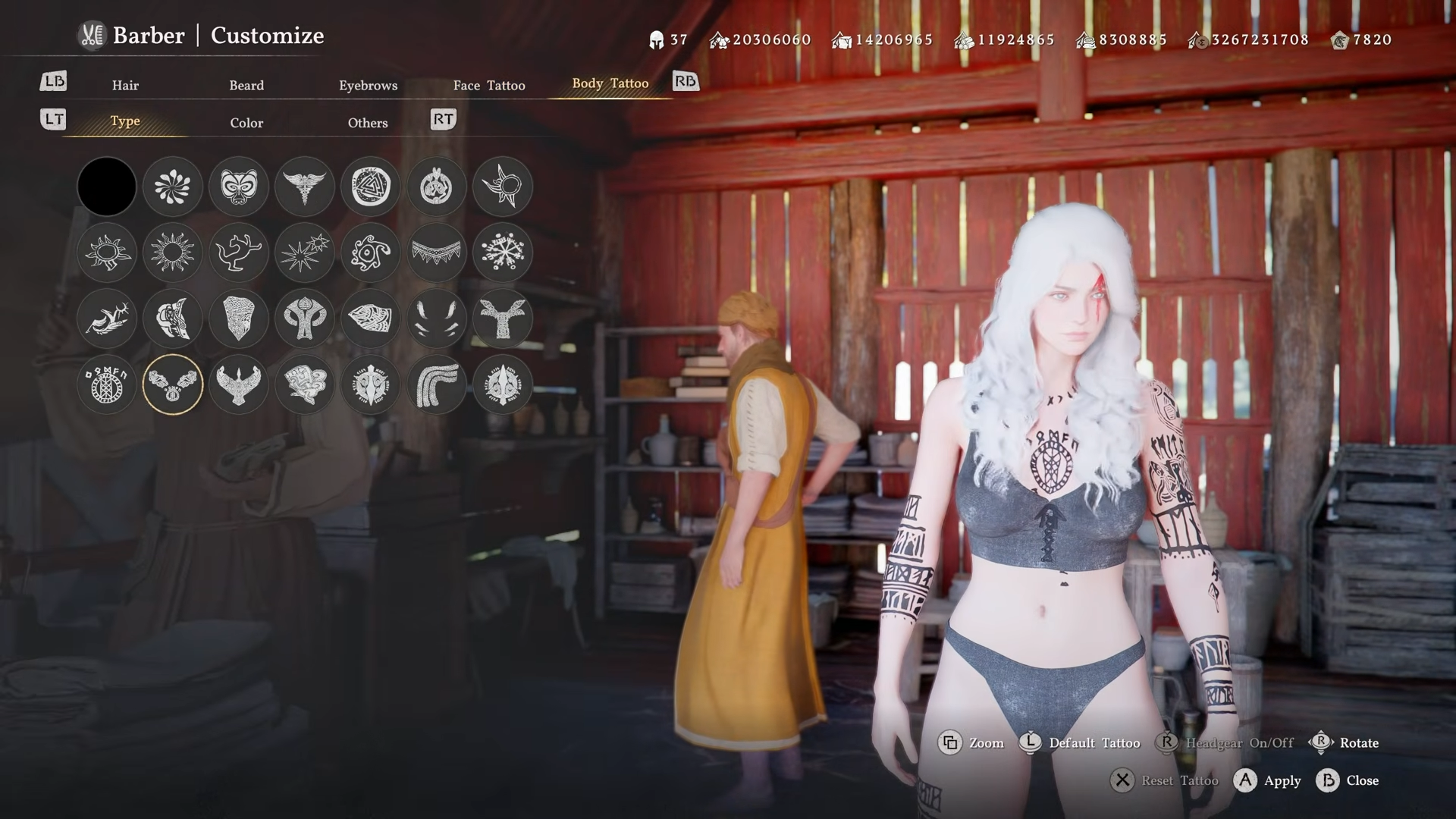Choose the zigzag necklace collar tattoo
Screen dimensions: 1456x819
click(x=437, y=253)
